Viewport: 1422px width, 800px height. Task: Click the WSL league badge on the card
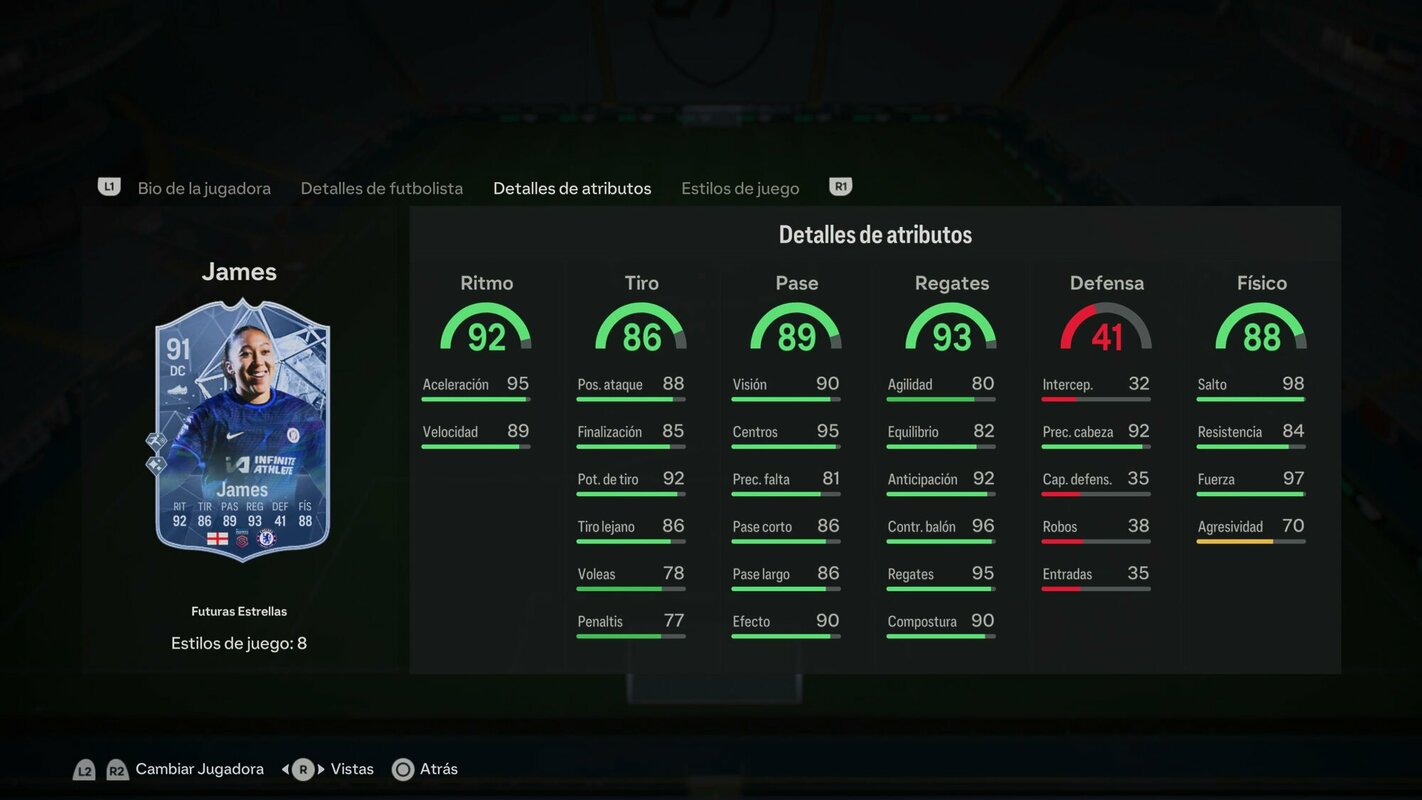[241, 538]
